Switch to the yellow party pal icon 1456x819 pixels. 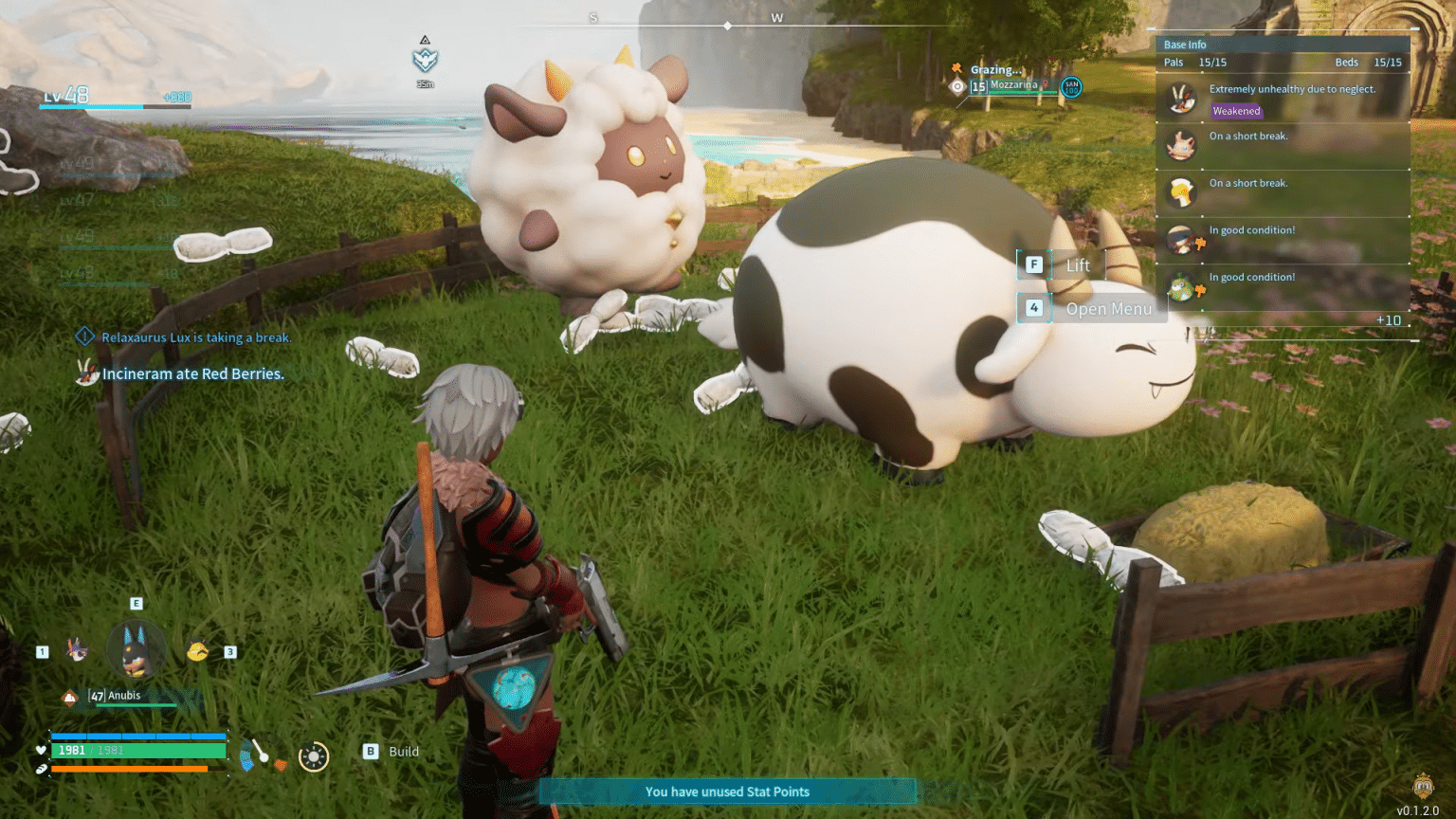coord(197,651)
